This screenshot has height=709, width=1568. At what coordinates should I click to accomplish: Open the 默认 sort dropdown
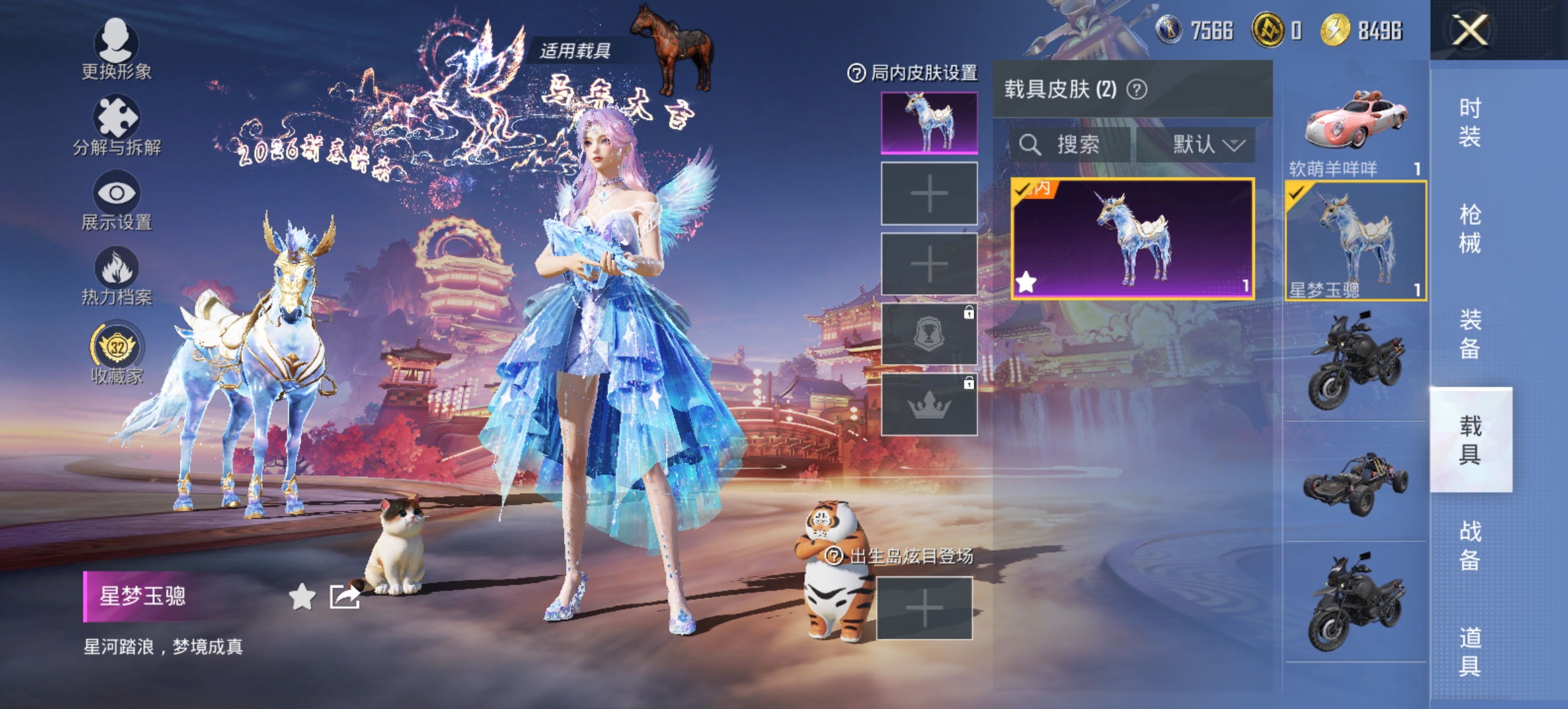pos(1196,144)
